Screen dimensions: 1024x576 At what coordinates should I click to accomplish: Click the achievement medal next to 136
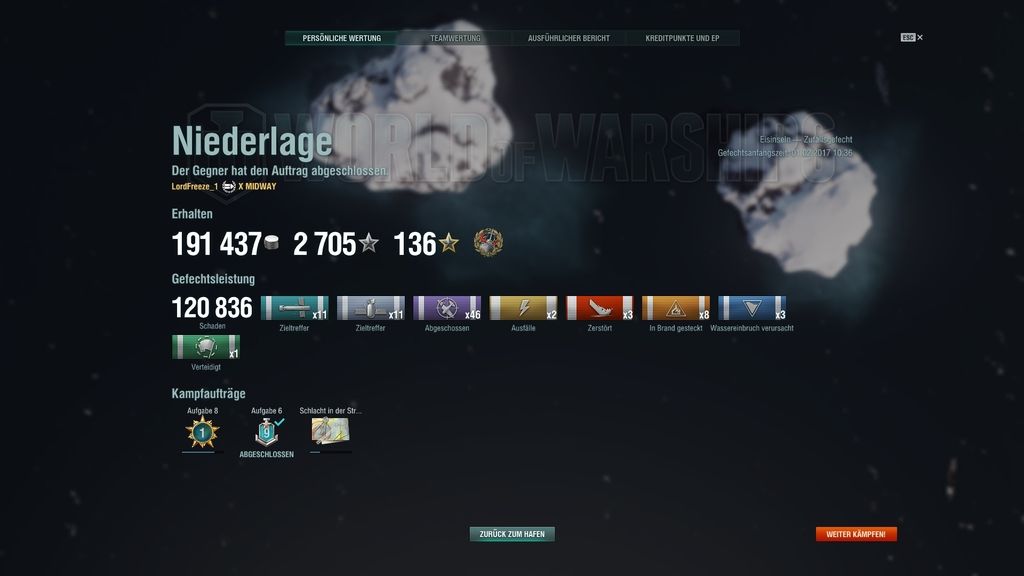coord(488,242)
